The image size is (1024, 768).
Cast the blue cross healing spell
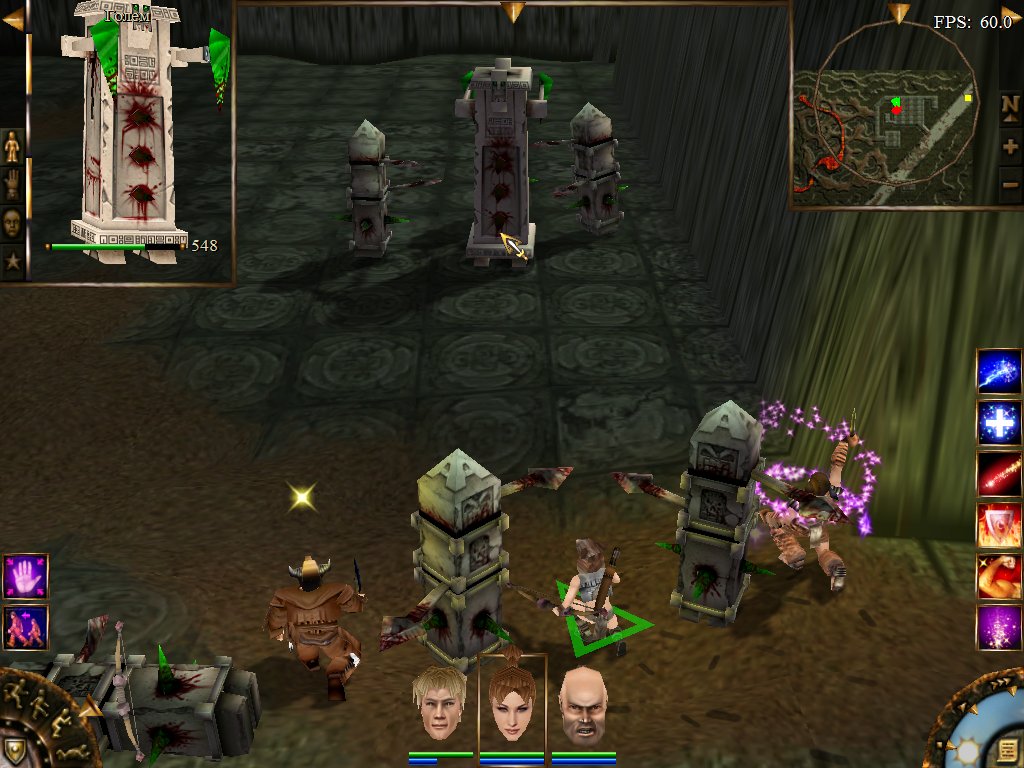[999, 424]
